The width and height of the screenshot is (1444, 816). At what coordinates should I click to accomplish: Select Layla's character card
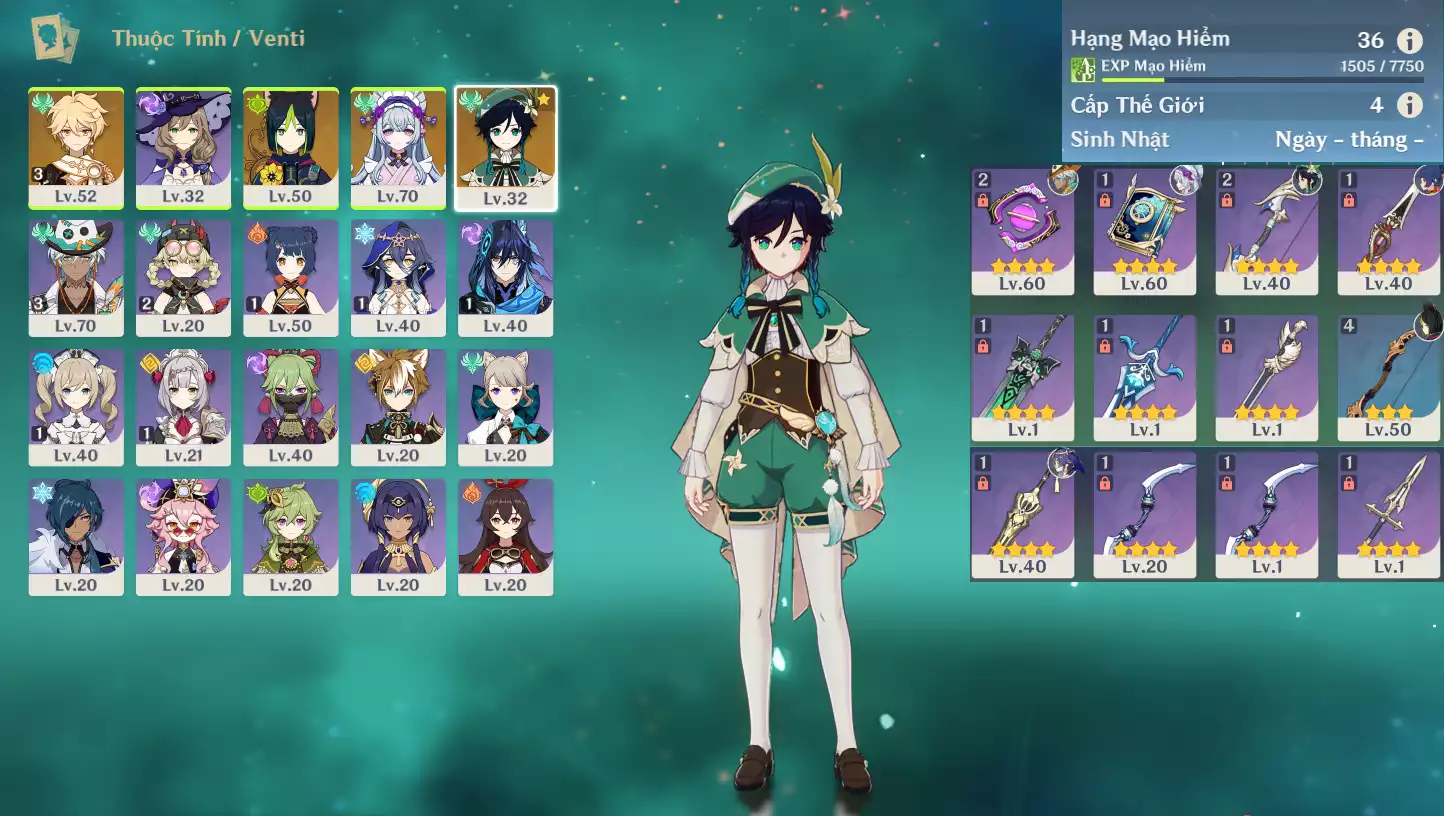(398, 277)
